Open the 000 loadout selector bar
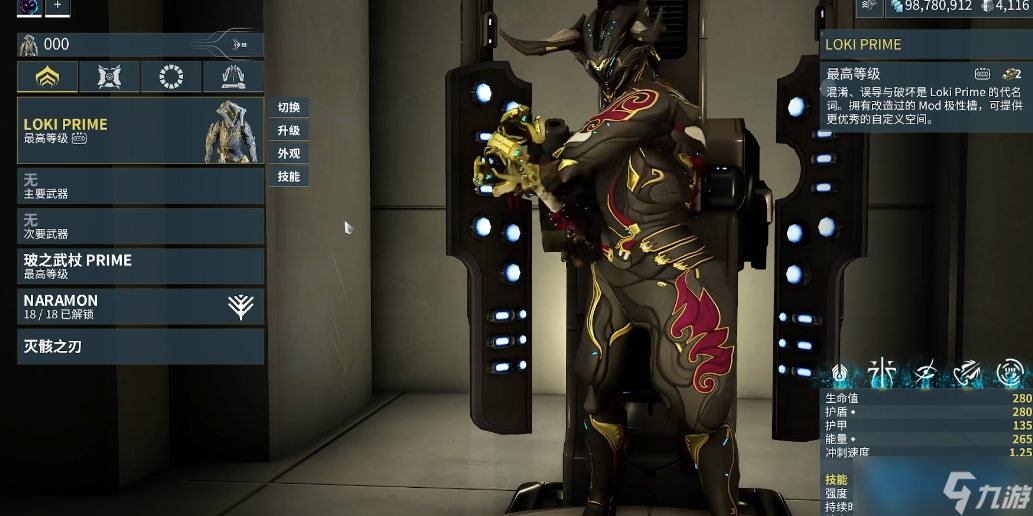 [x=140, y=44]
